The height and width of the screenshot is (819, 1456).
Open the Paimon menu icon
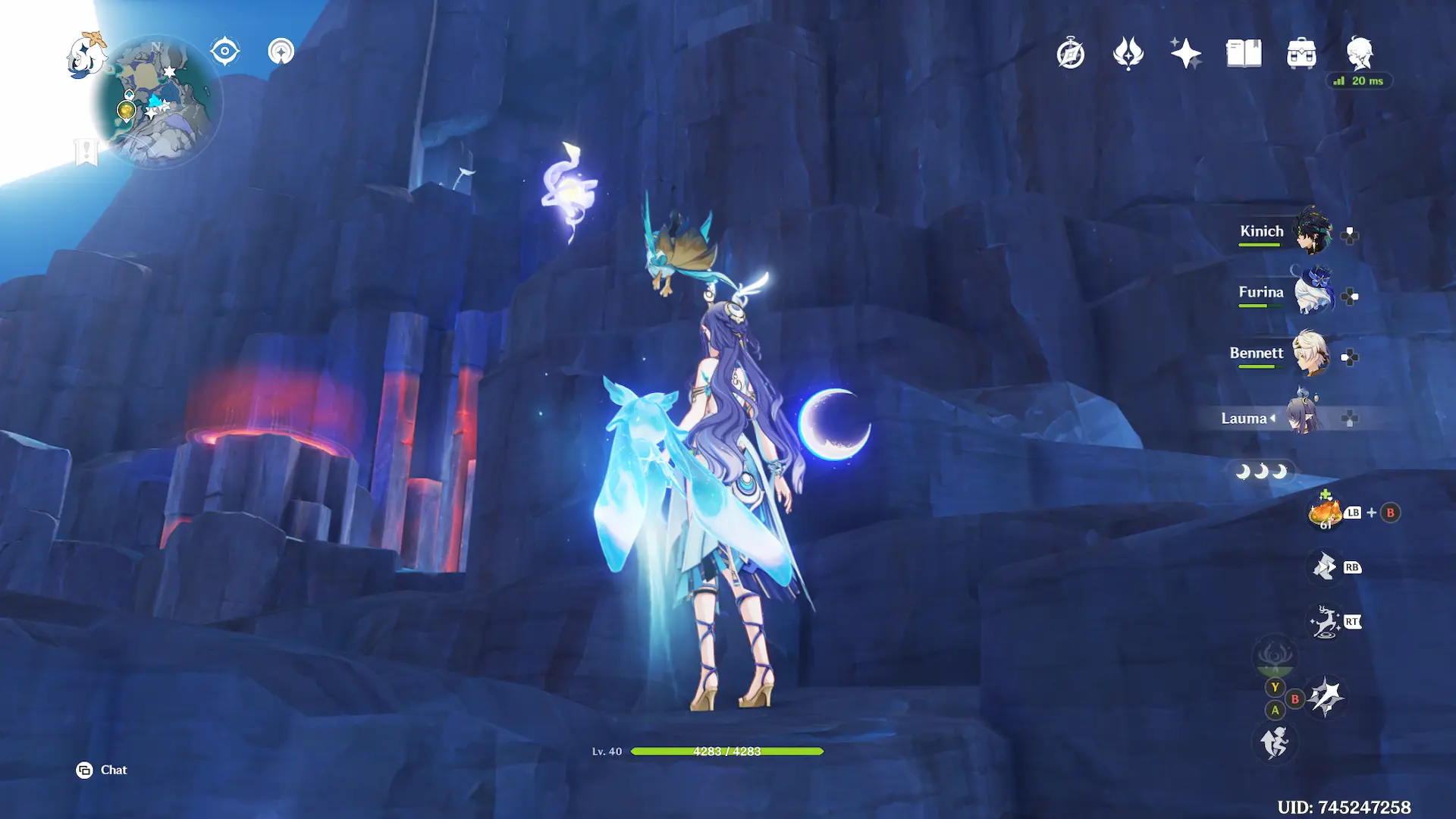86,55
